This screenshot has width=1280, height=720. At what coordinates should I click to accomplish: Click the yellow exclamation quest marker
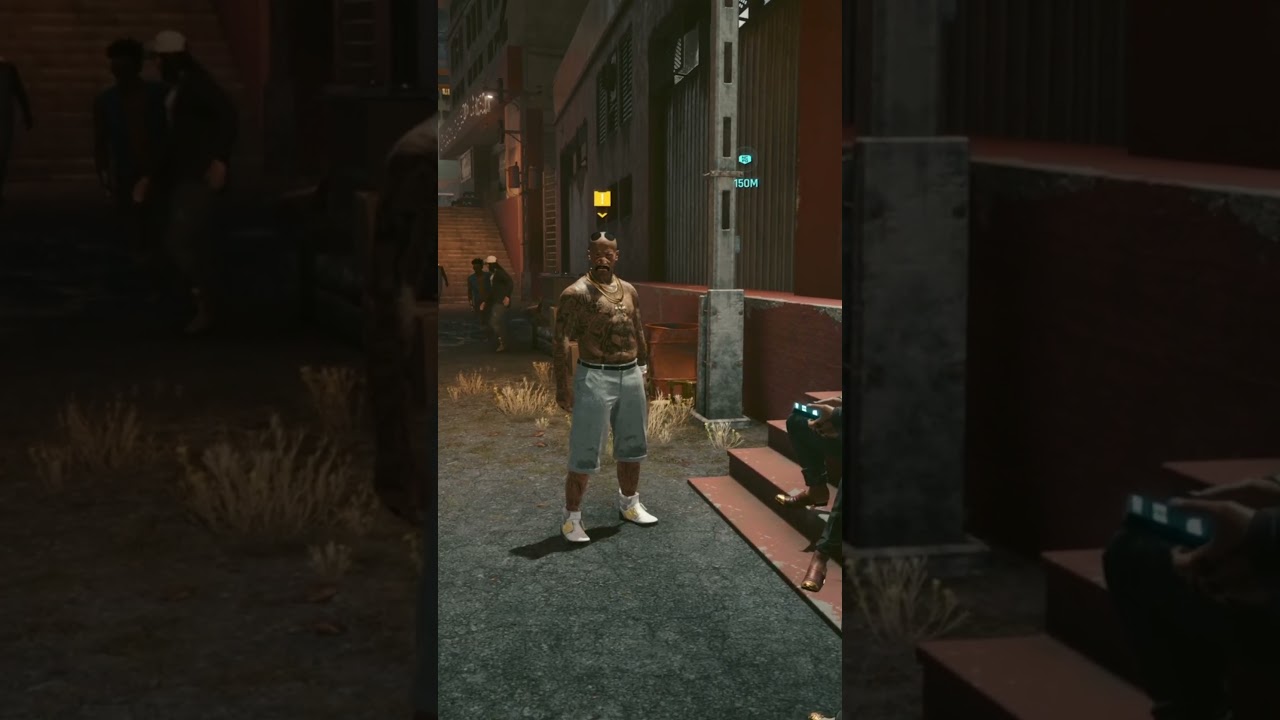(600, 200)
